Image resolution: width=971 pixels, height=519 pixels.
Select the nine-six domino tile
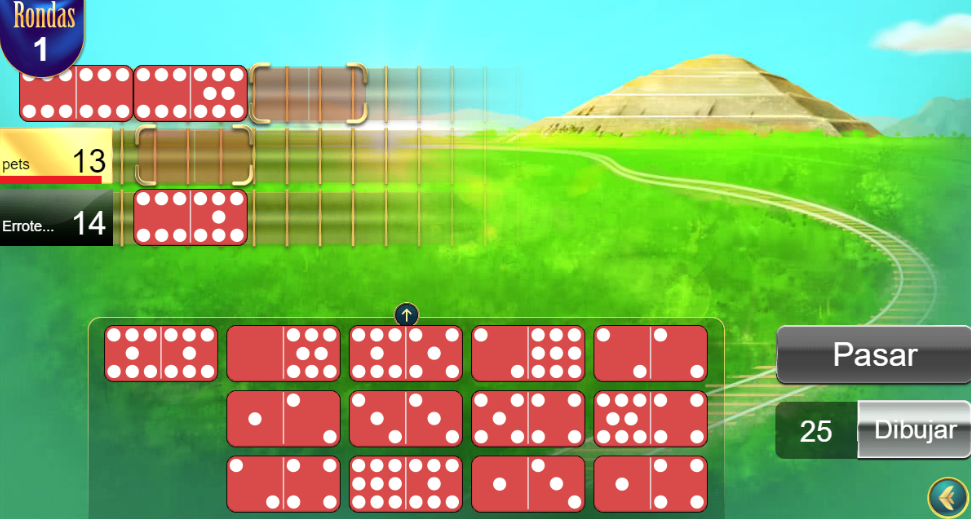coord(406,484)
